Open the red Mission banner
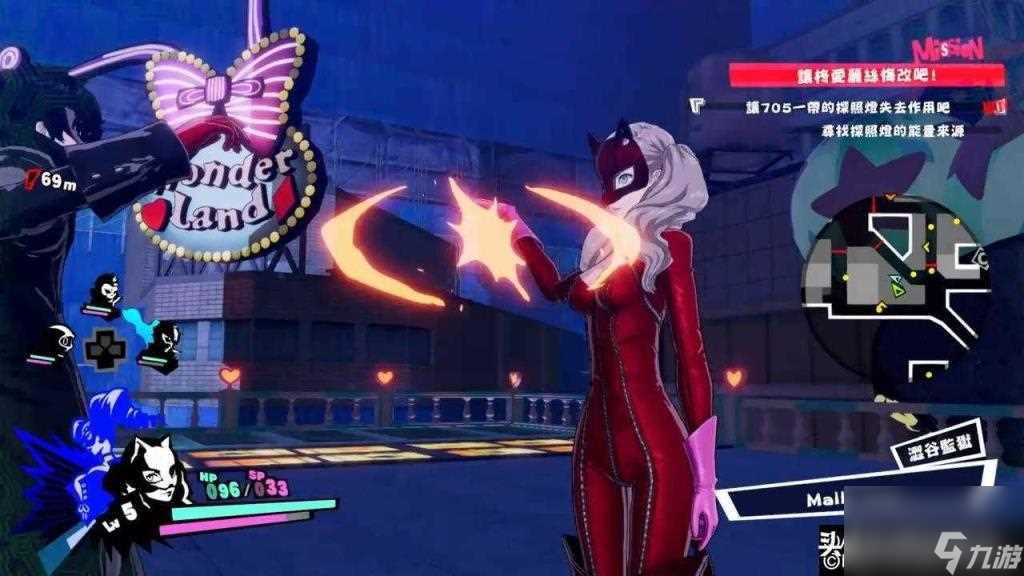Screen dimensions: 1024x576 coord(865,74)
